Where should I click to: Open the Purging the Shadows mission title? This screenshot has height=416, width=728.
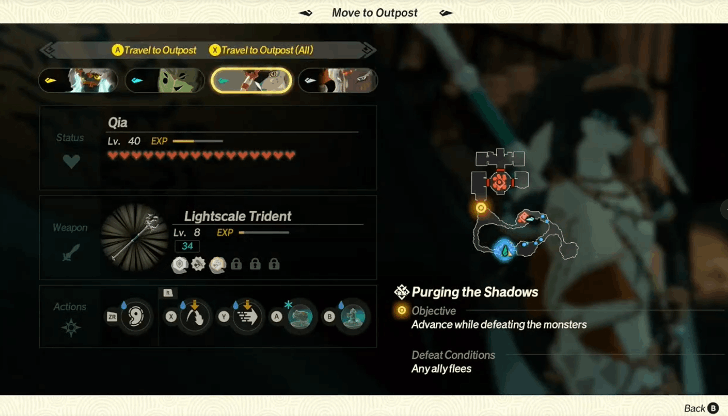pyautogui.click(x=475, y=292)
